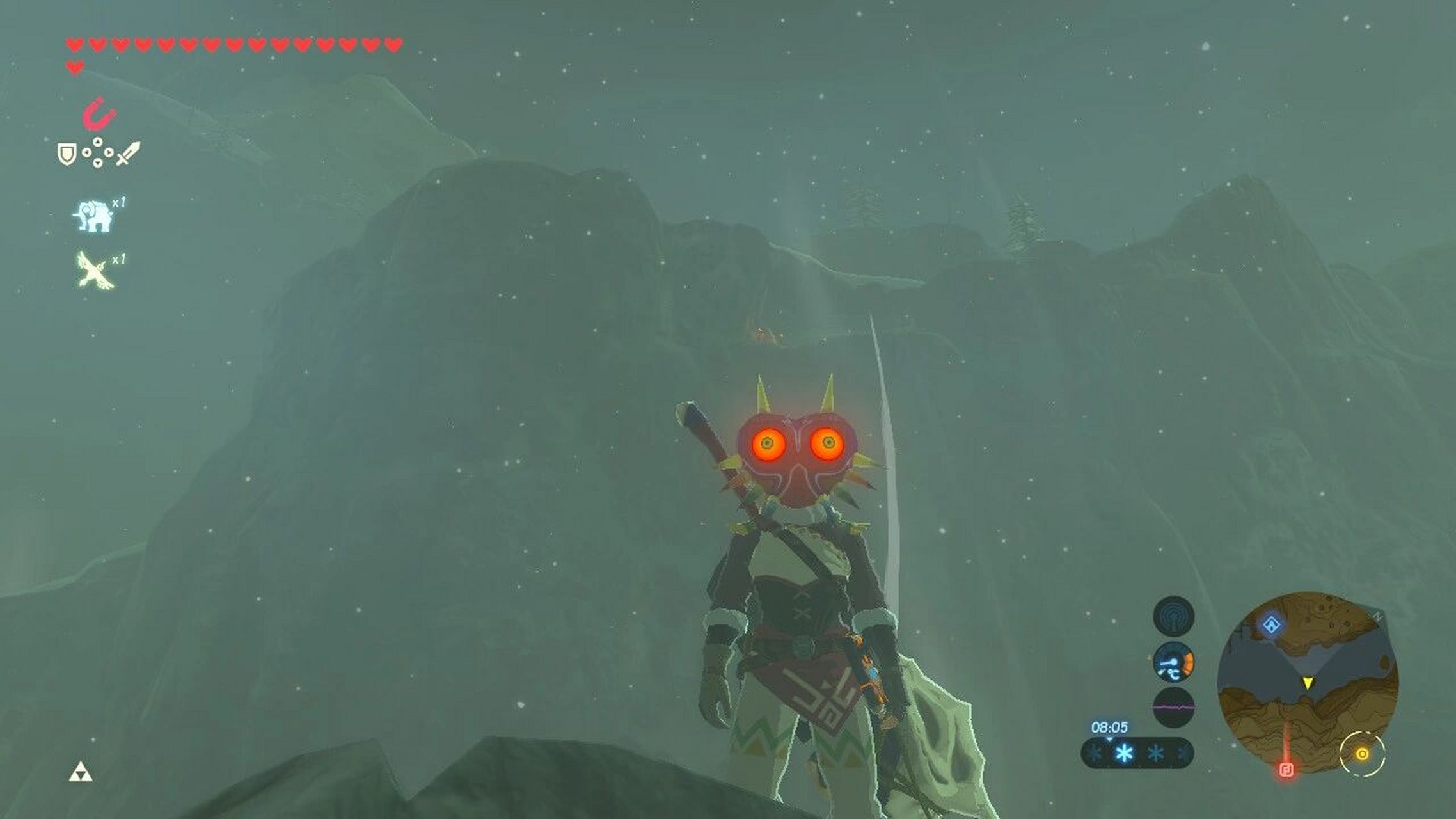Click the Triforce icon
1456x819 pixels.
(x=81, y=772)
